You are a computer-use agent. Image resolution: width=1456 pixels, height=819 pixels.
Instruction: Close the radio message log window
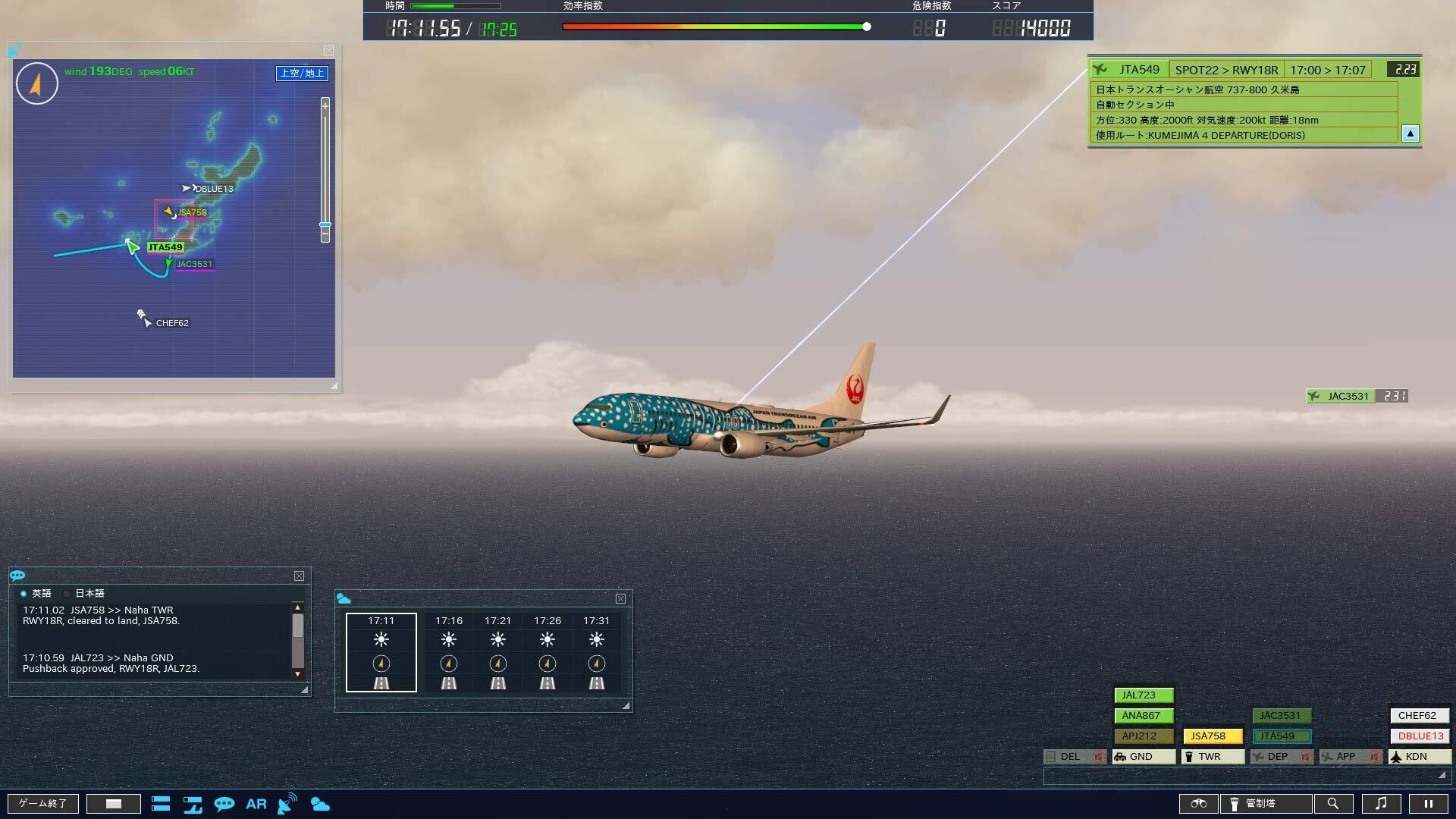(299, 576)
